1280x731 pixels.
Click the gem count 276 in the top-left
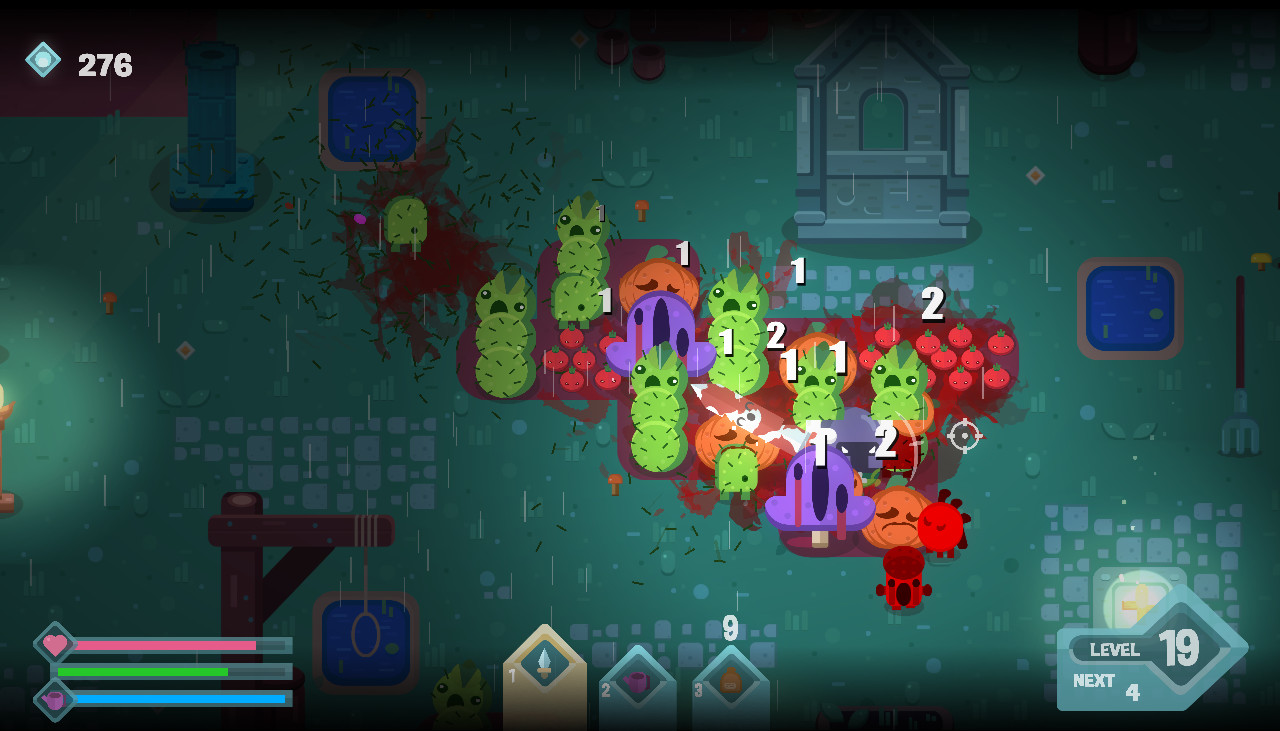tap(105, 66)
